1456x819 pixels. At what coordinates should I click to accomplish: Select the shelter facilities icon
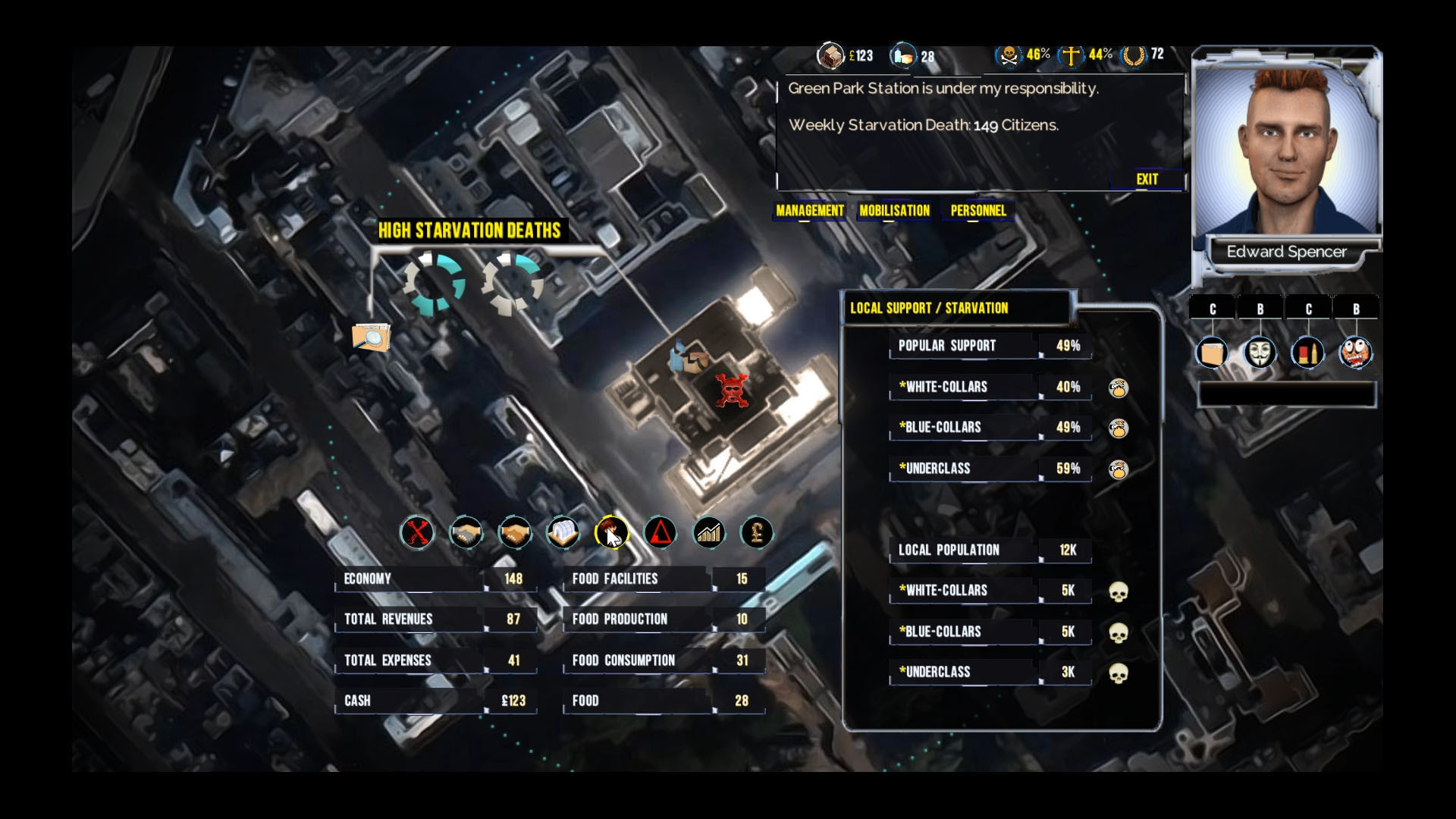pos(563,532)
